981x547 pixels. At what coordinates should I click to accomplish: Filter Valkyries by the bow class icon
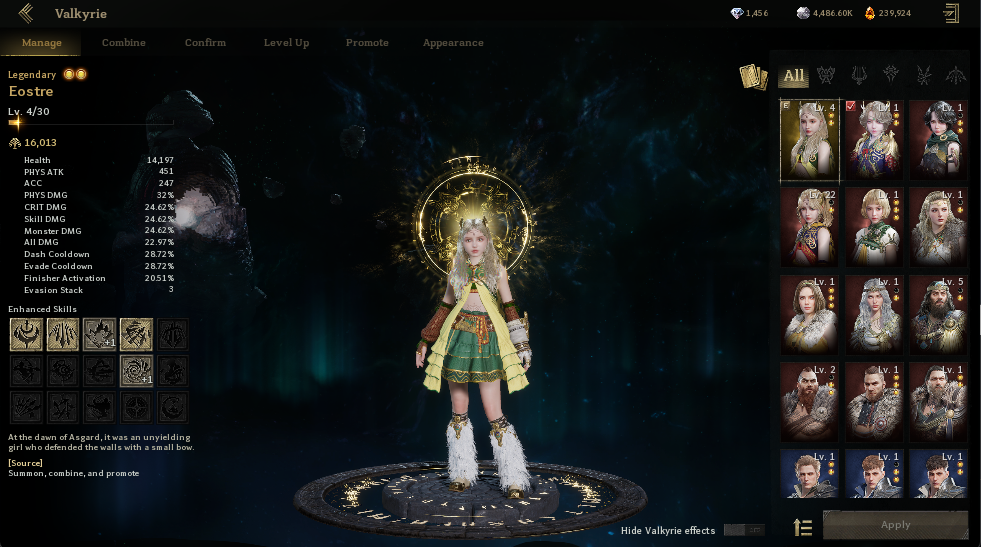[x=954, y=75]
